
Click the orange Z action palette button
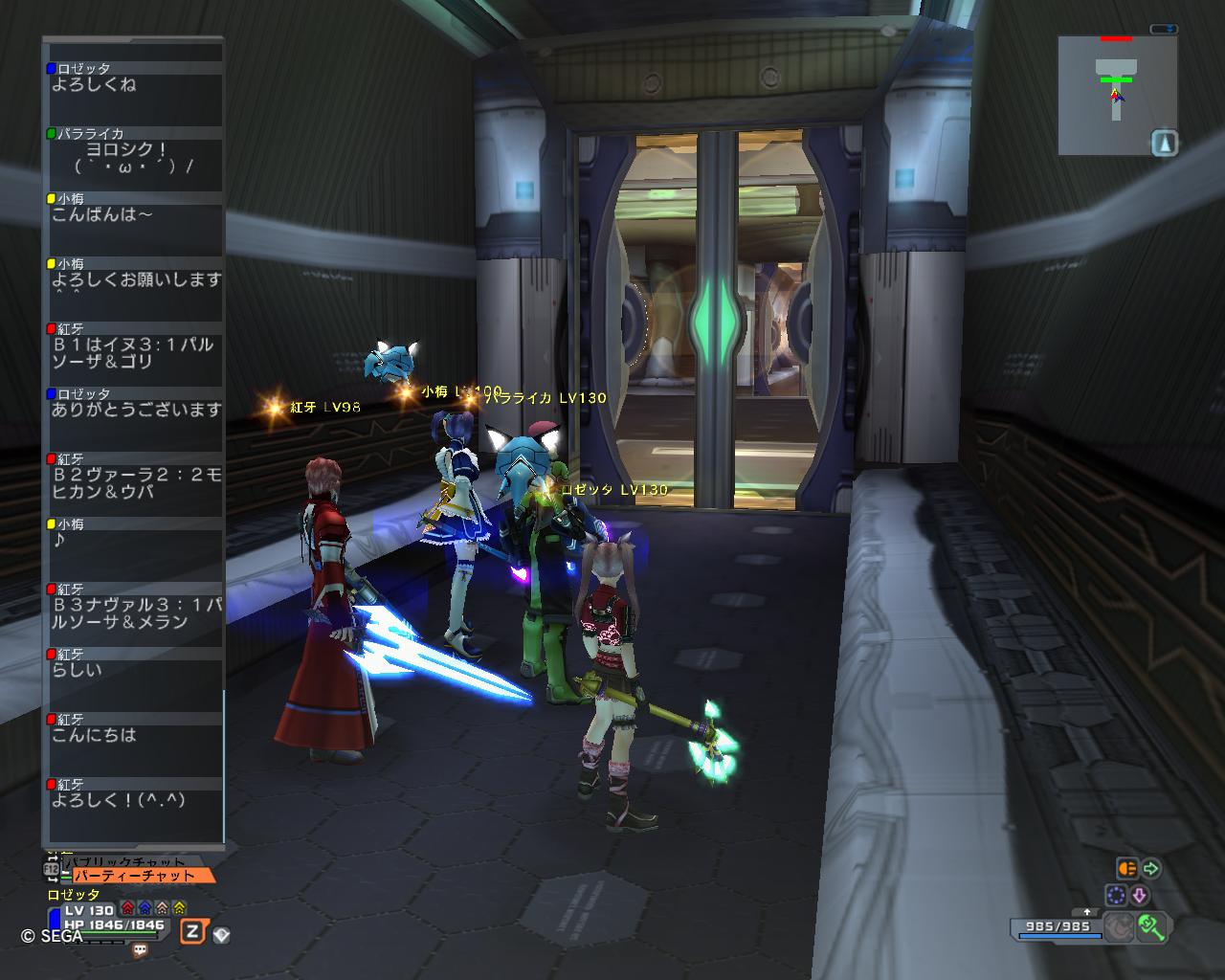pyautogui.click(x=192, y=931)
